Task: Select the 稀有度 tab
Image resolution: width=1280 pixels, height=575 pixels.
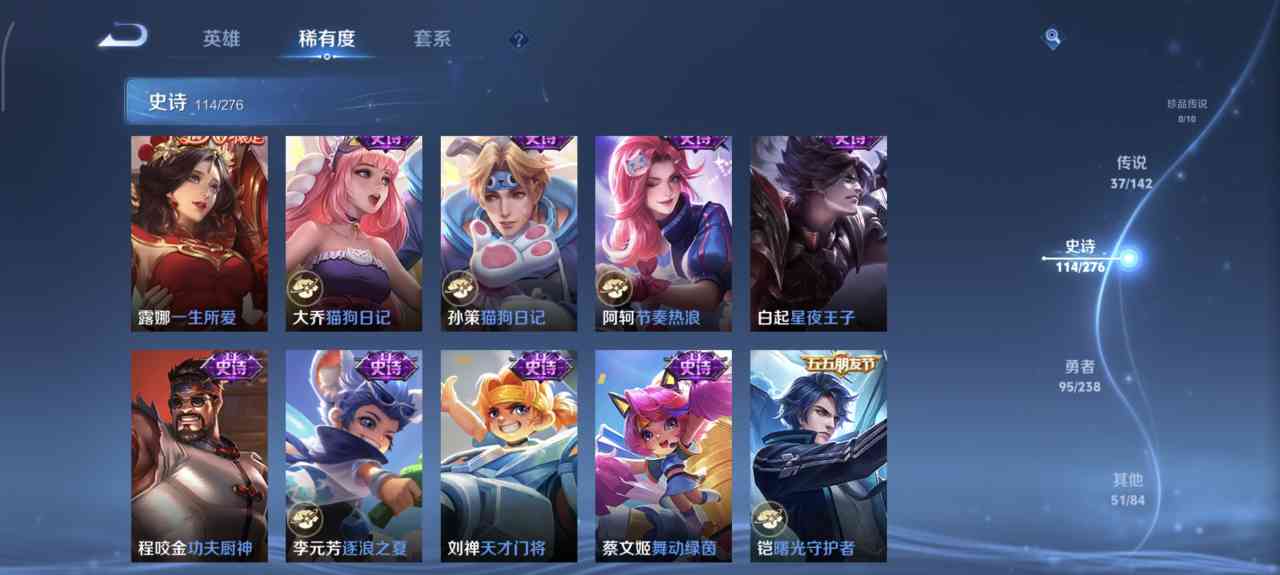Action: [326, 39]
